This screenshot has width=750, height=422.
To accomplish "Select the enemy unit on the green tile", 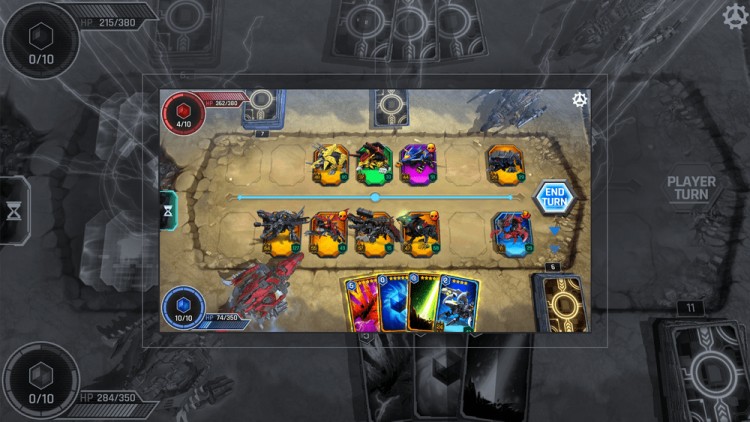I will pos(373,164).
